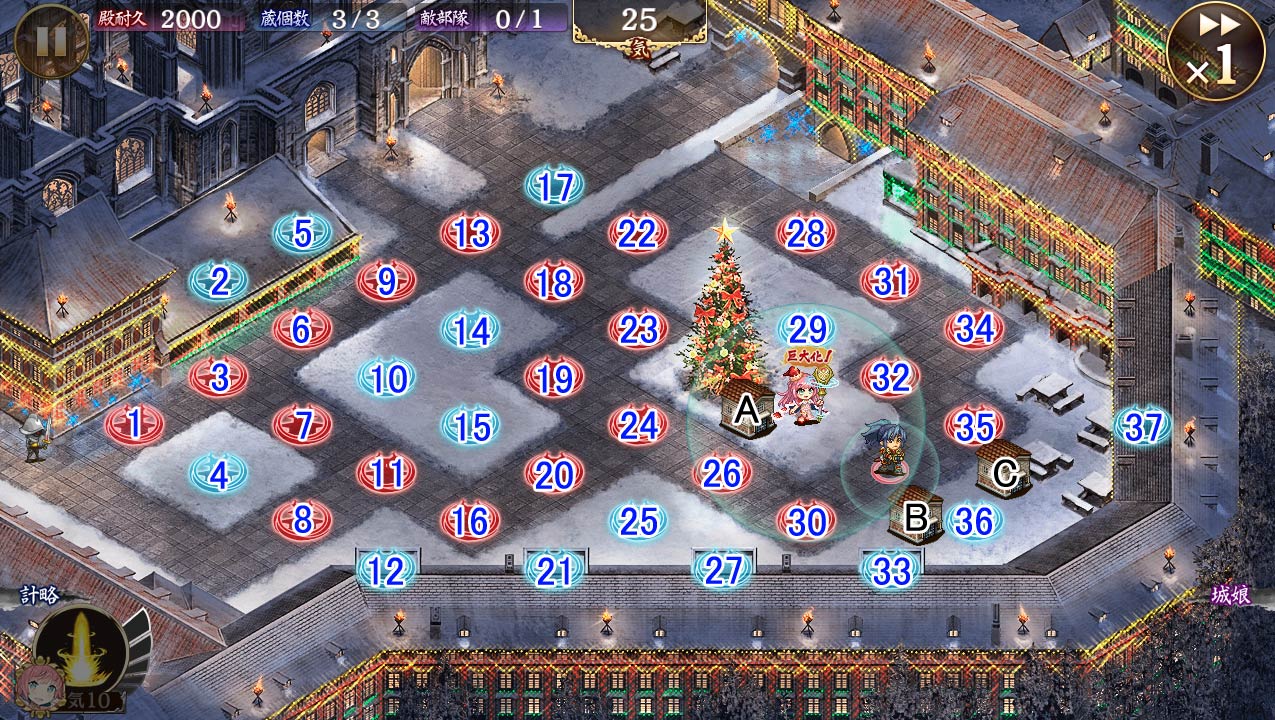Select red placement tile 22
The image size is (1275, 720).
[x=638, y=234]
